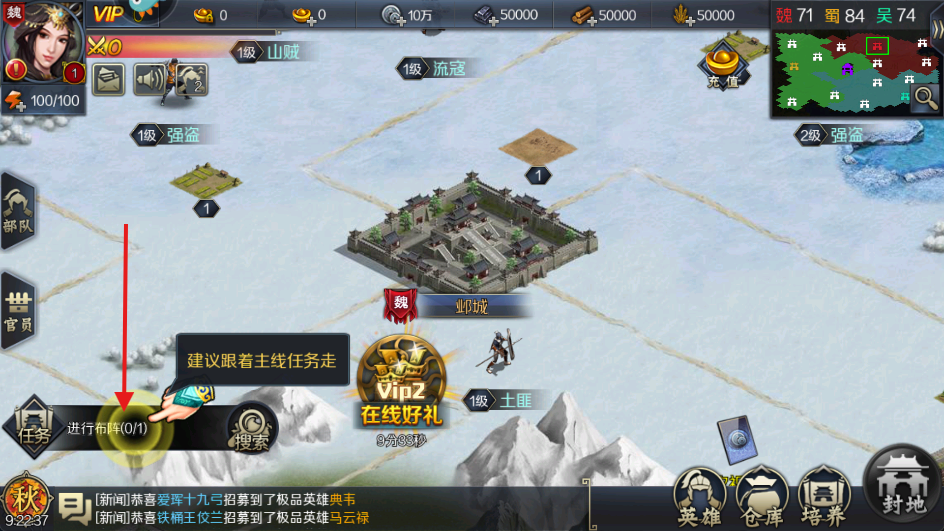Open the 官员 officials side tab
This screenshot has height=531, width=944.
coord(17,309)
